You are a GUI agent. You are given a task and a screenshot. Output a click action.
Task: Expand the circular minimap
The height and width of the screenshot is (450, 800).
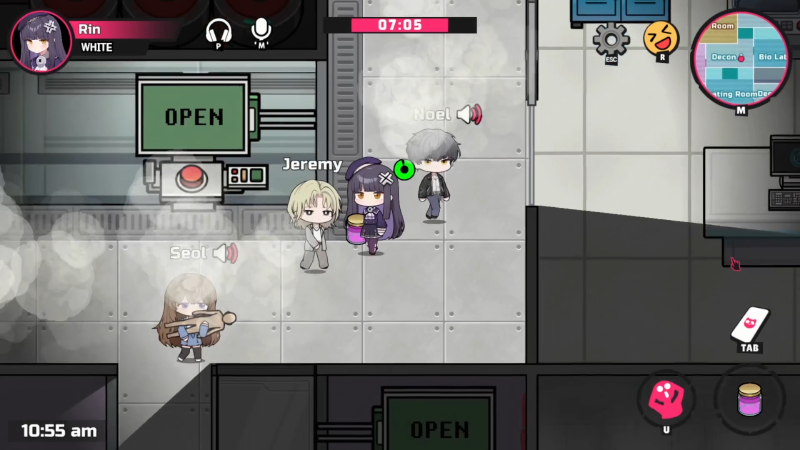[740, 58]
